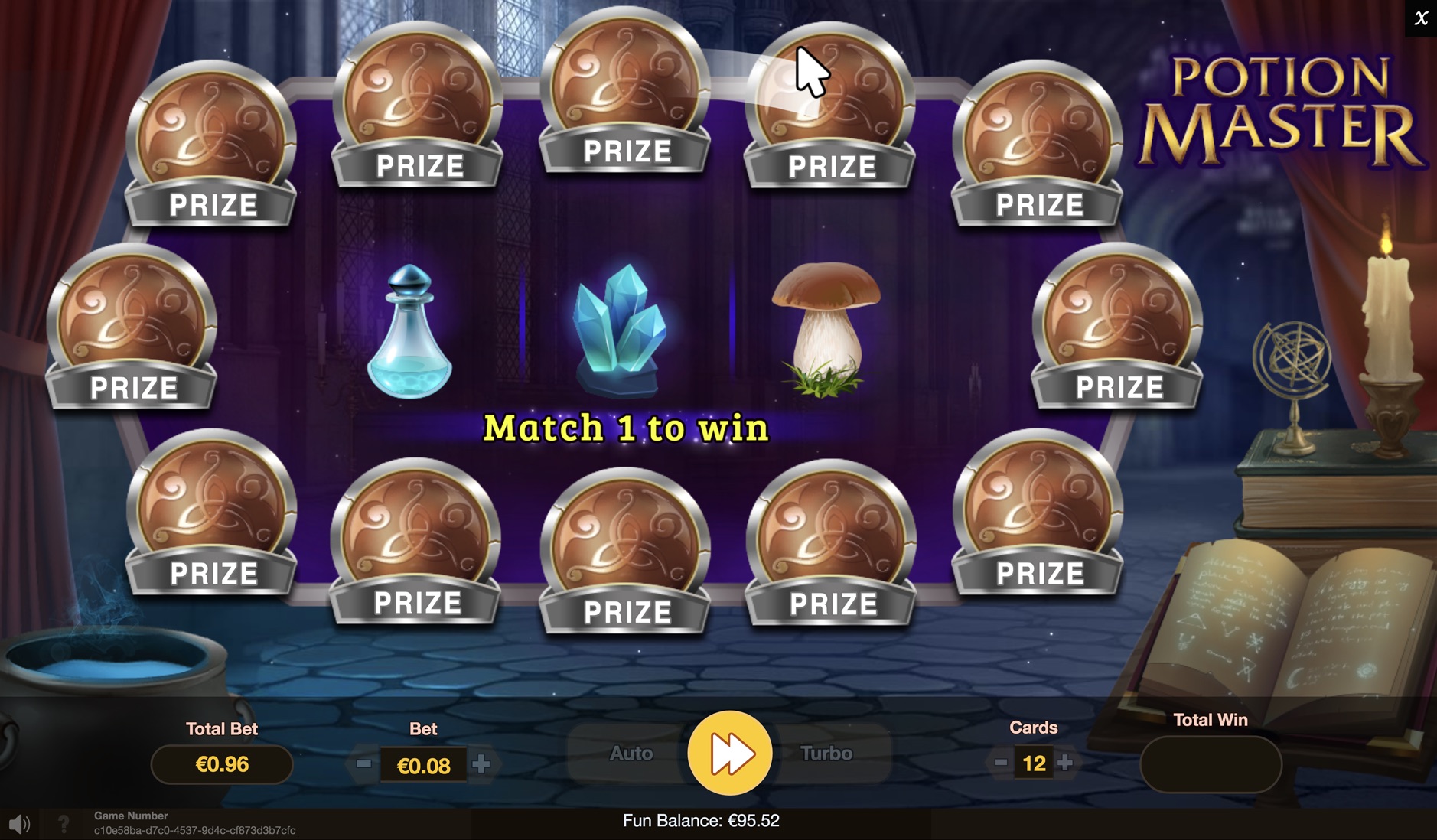Screen dimensions: 1437x840
Task: Open the help question mark
Action: [x=64, y=824]
